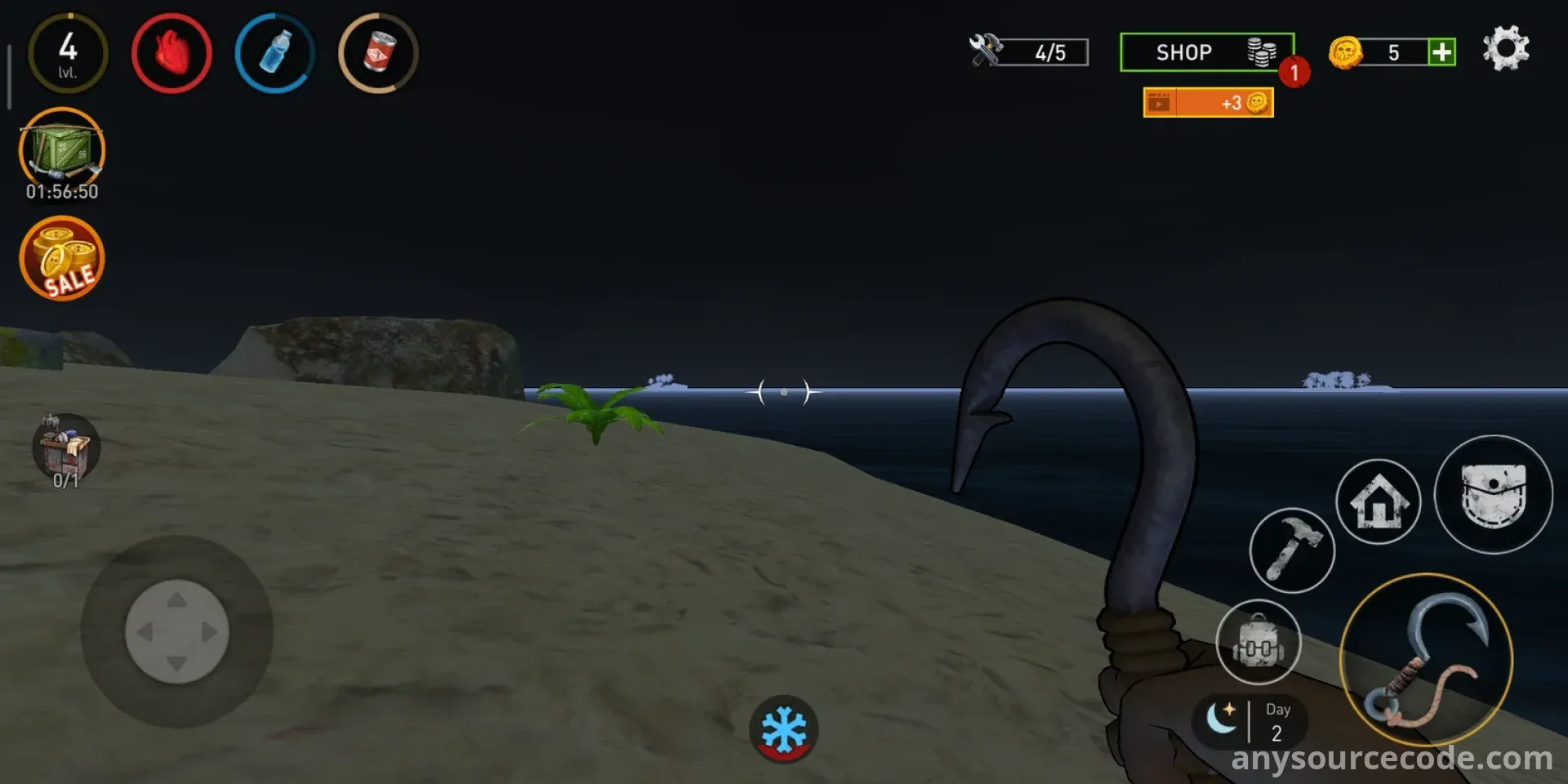Tap the snowflake temperature icon
Viewport: 1568px width, 784px height.
[x=784, y=728]
